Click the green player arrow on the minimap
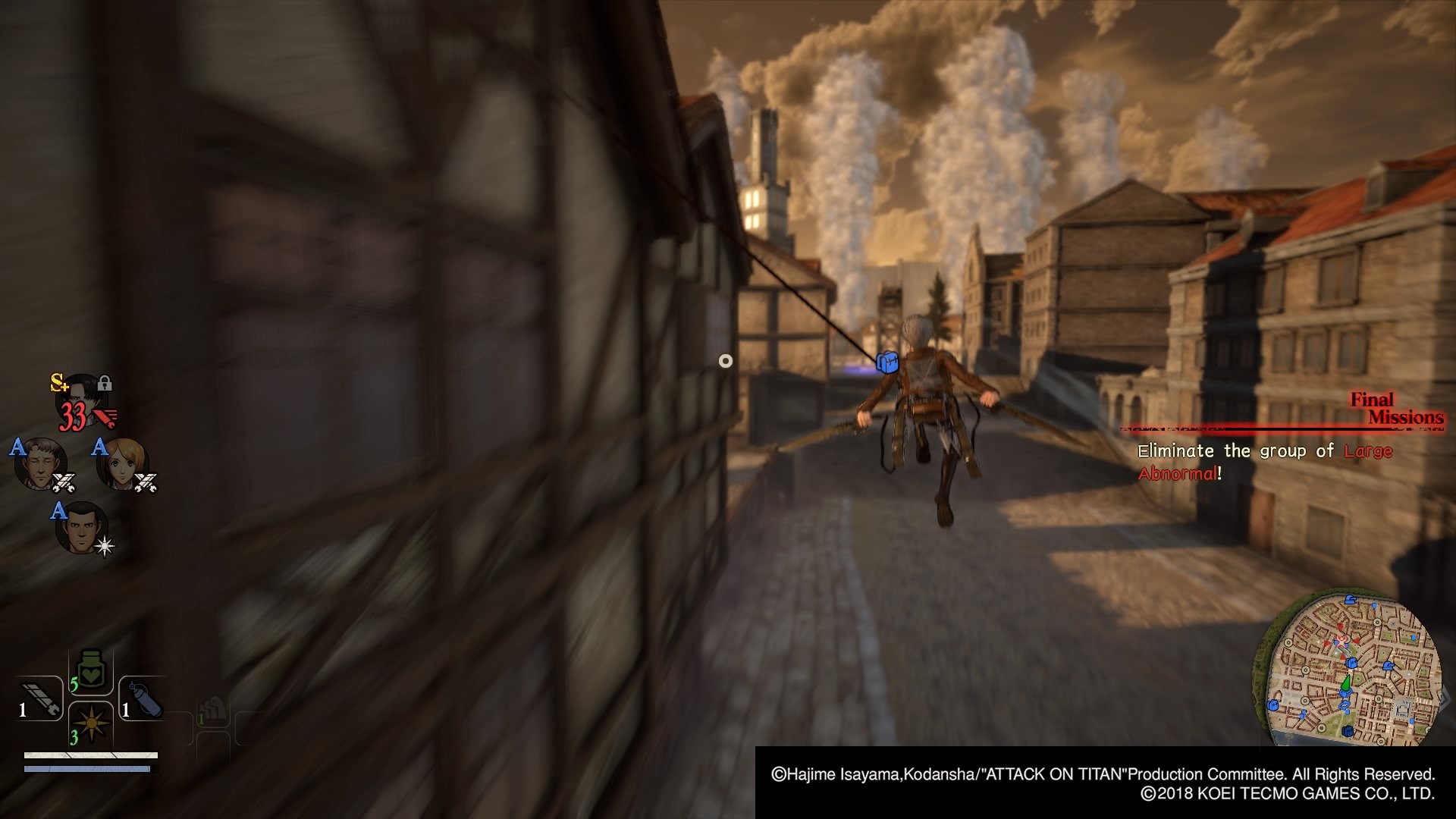Viewport: 1456px width, 819px height. coord(1346,683)
